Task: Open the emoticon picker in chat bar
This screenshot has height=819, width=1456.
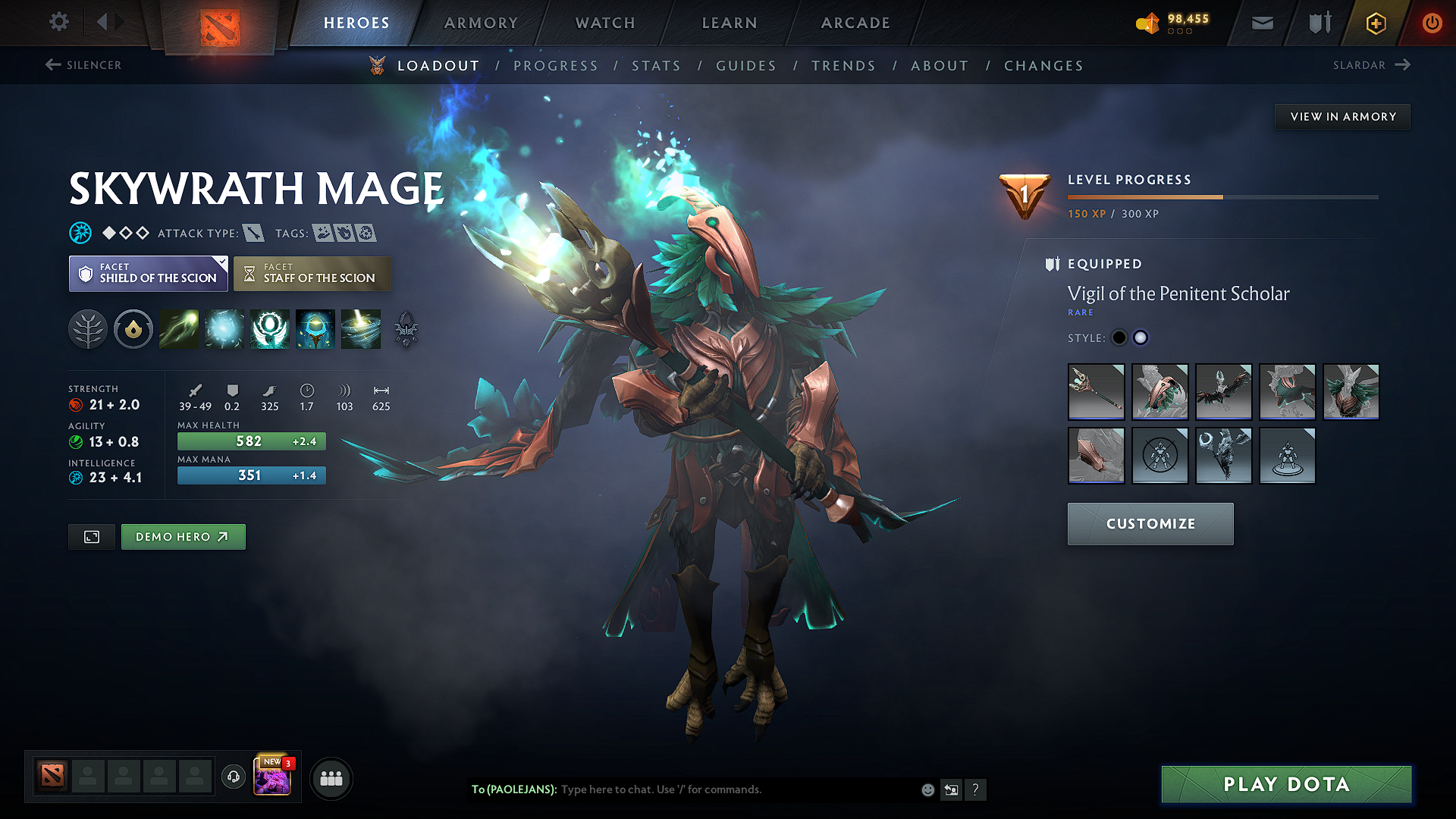Action: tap(927, 789)
